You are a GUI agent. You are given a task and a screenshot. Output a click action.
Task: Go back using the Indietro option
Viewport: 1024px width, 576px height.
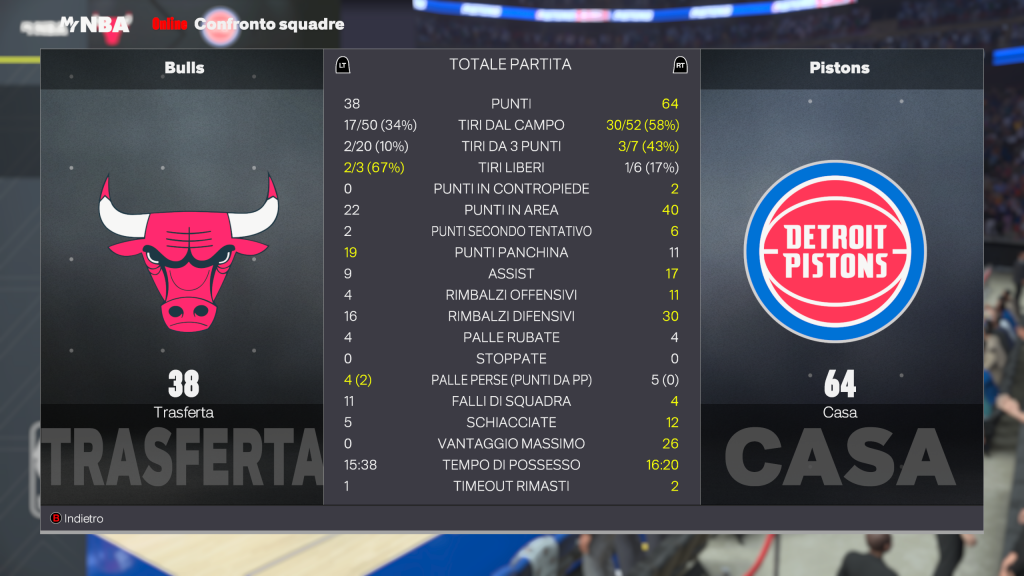78,519
